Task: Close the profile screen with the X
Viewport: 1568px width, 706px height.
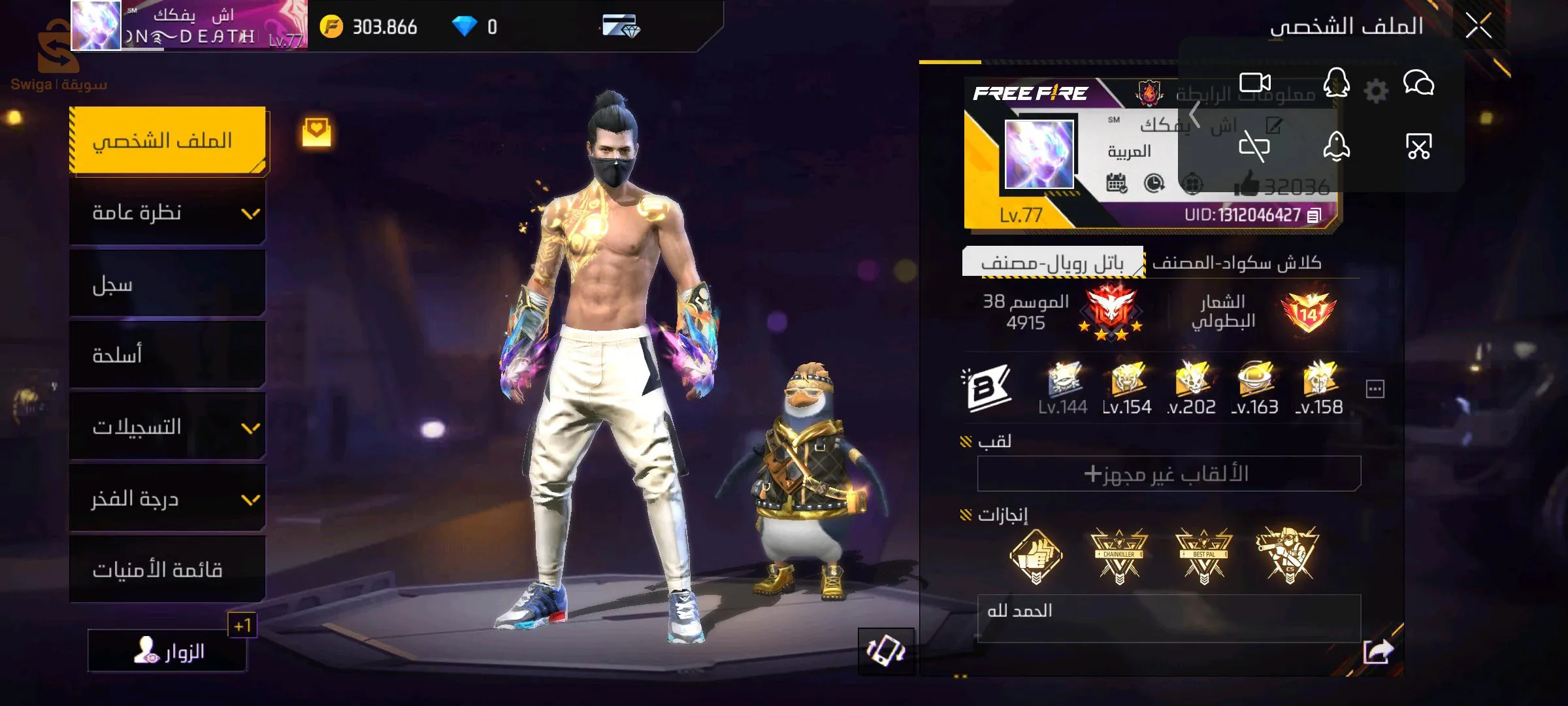Action: tap(1478, 26)
